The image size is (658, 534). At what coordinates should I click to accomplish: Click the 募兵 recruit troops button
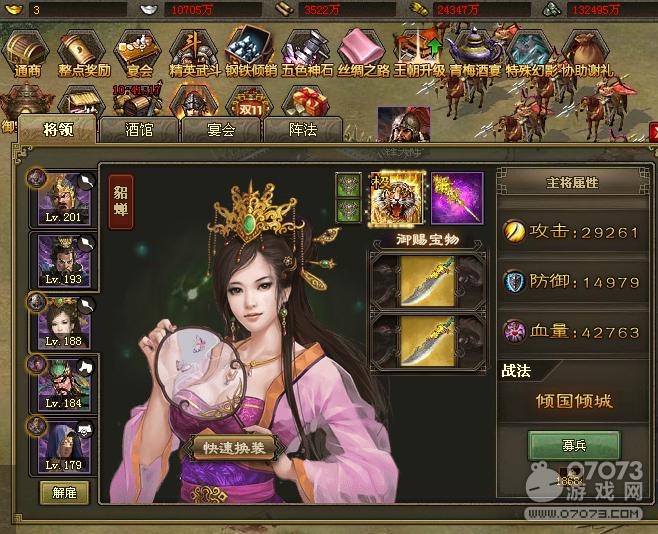tap(574, 445)
